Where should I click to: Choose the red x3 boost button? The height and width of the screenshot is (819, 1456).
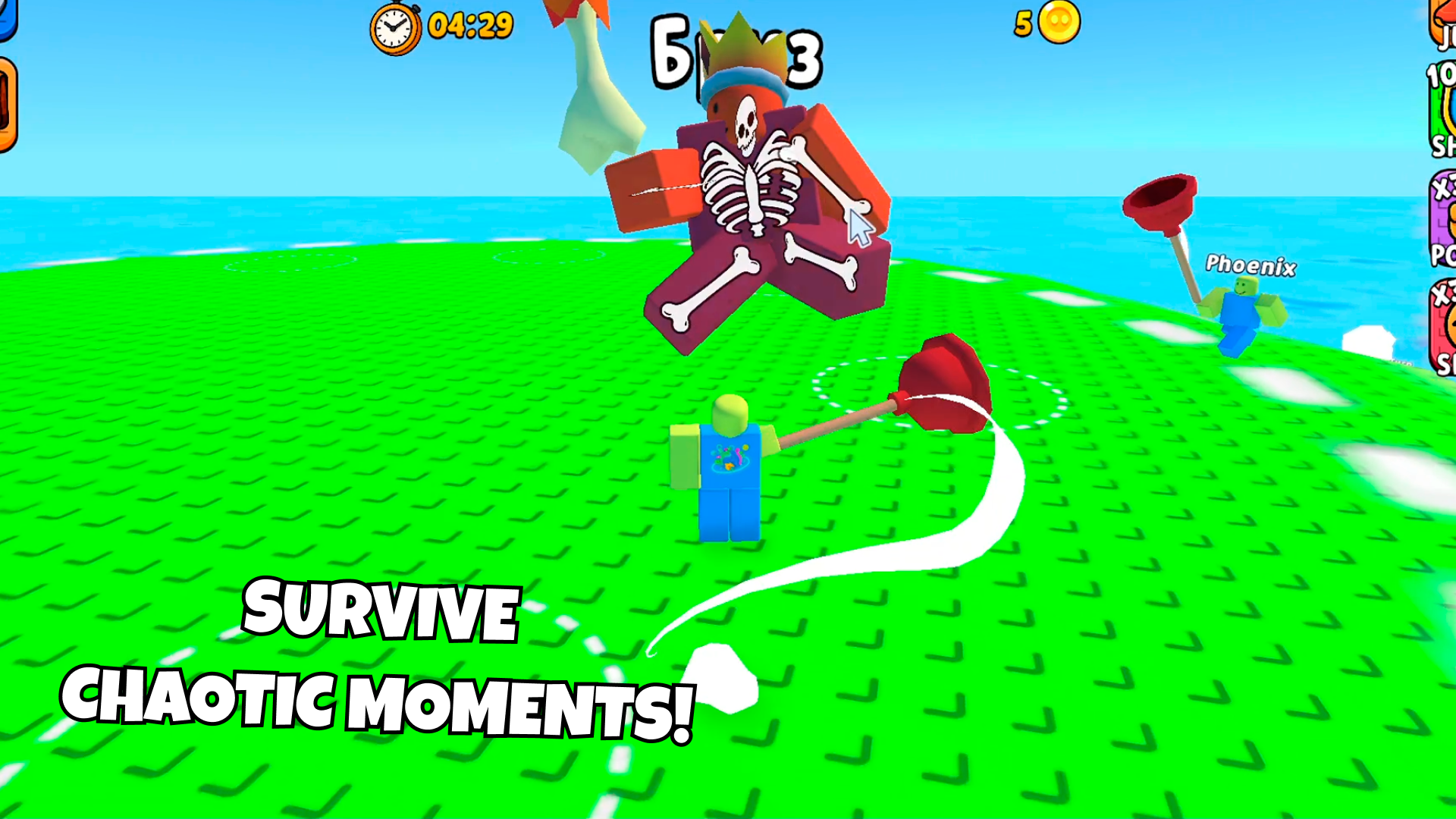point(1443,328)
